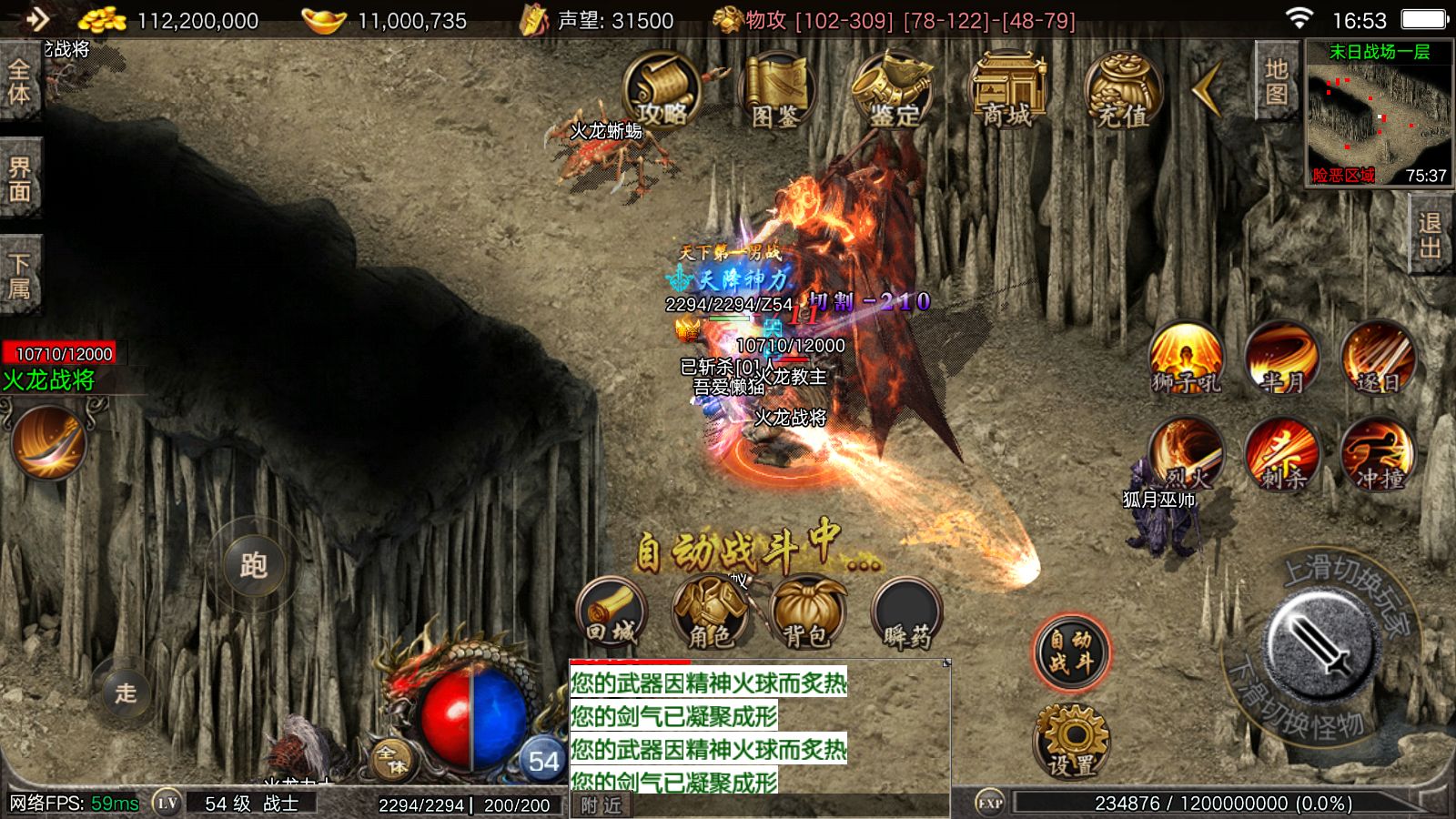The height and width of the screenshot is (819, 1456).
Task: Exit using the 退出 button
Action: pos(1430,236)
